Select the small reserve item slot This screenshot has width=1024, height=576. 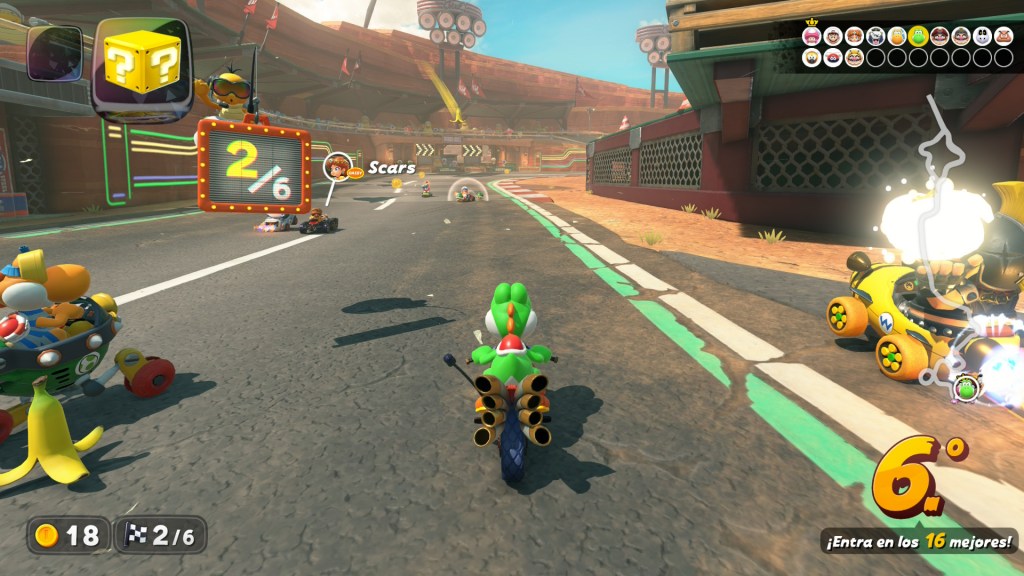[x=54, y=53]
